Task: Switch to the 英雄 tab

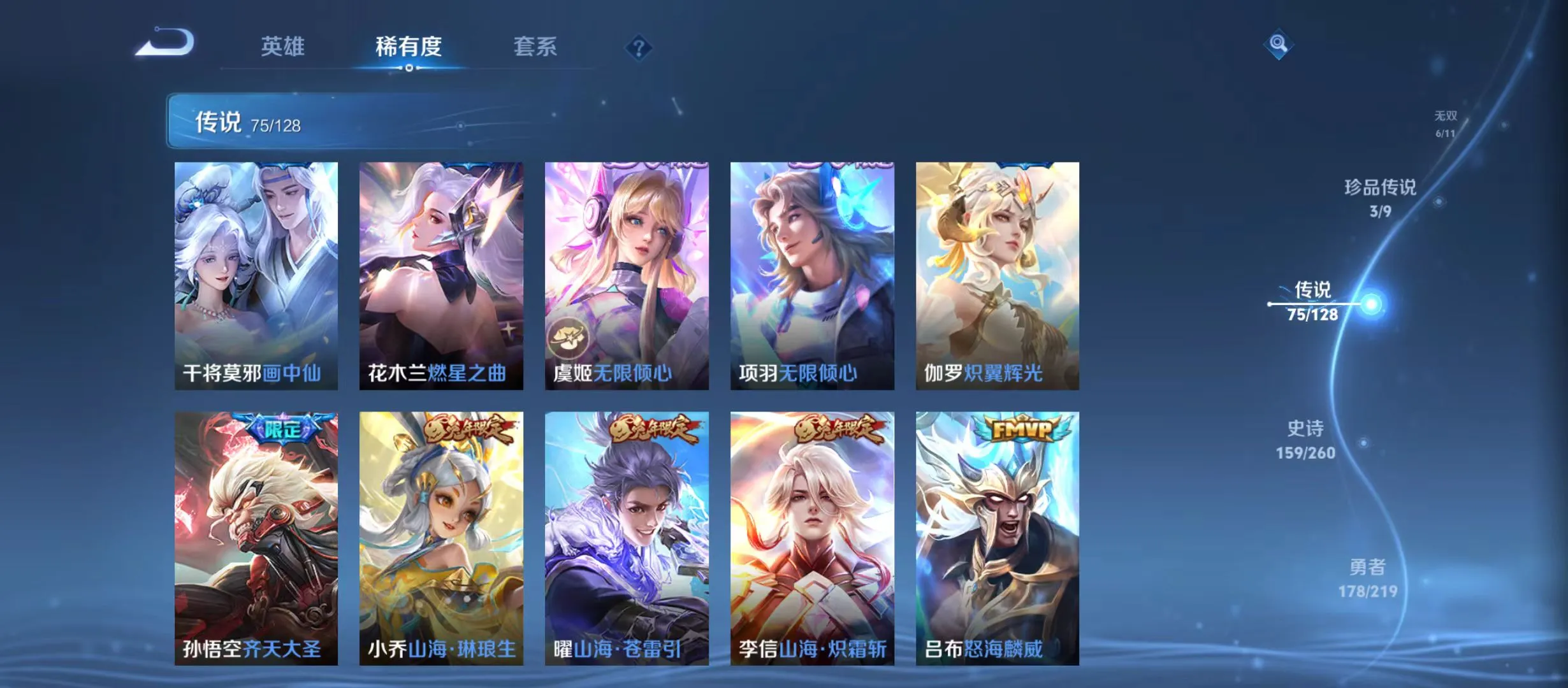Action: pos(283,47)
